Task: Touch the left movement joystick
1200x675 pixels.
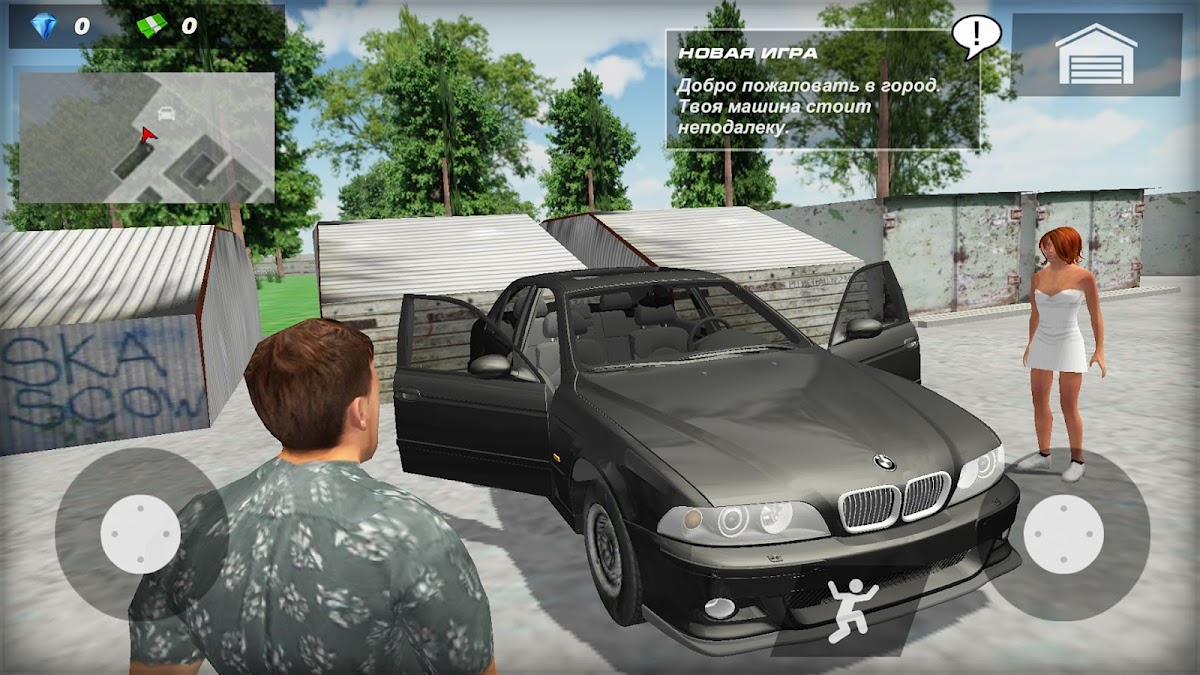Action: click(x=140, y=534)
